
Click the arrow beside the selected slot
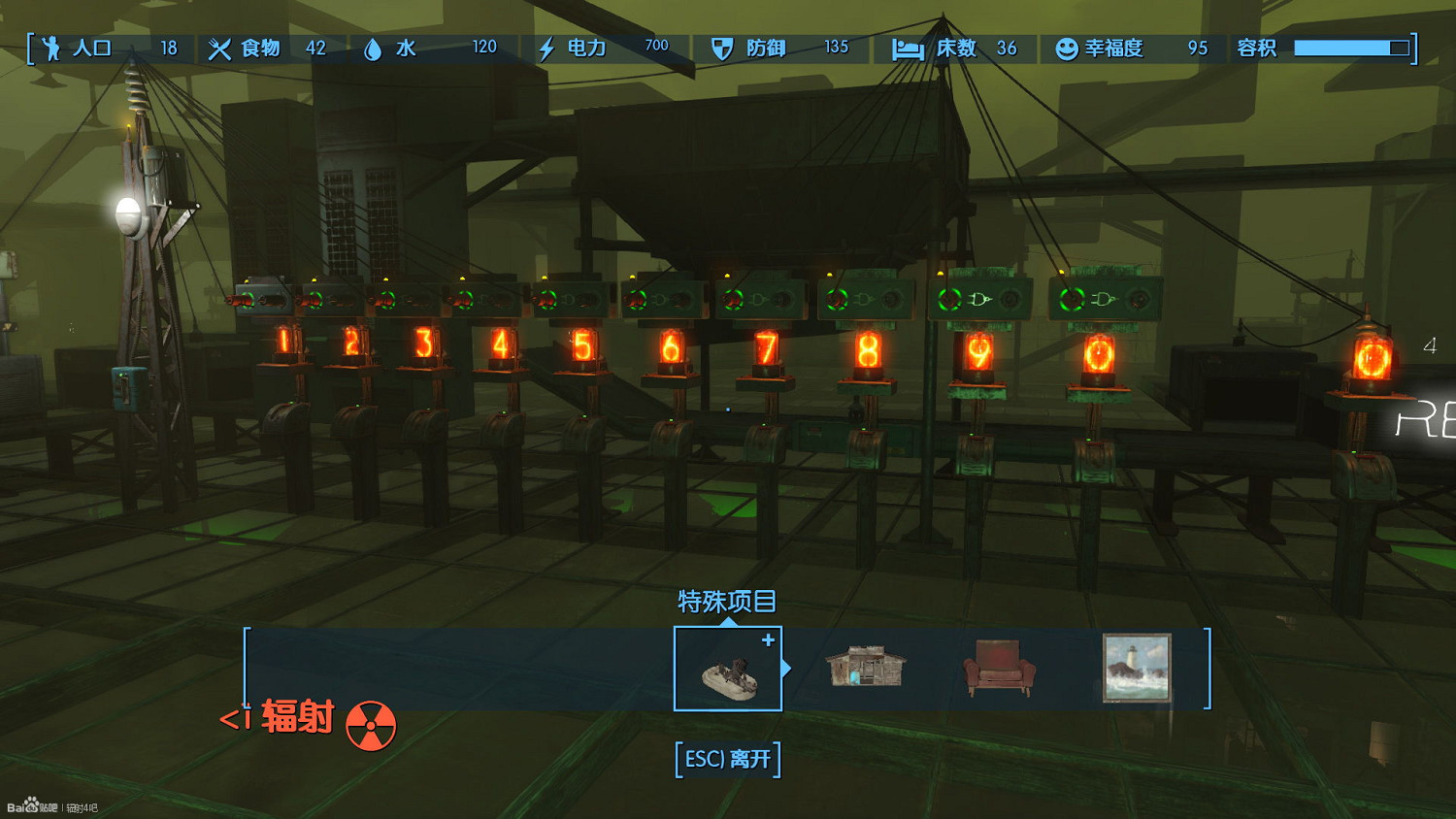point(787,669)
